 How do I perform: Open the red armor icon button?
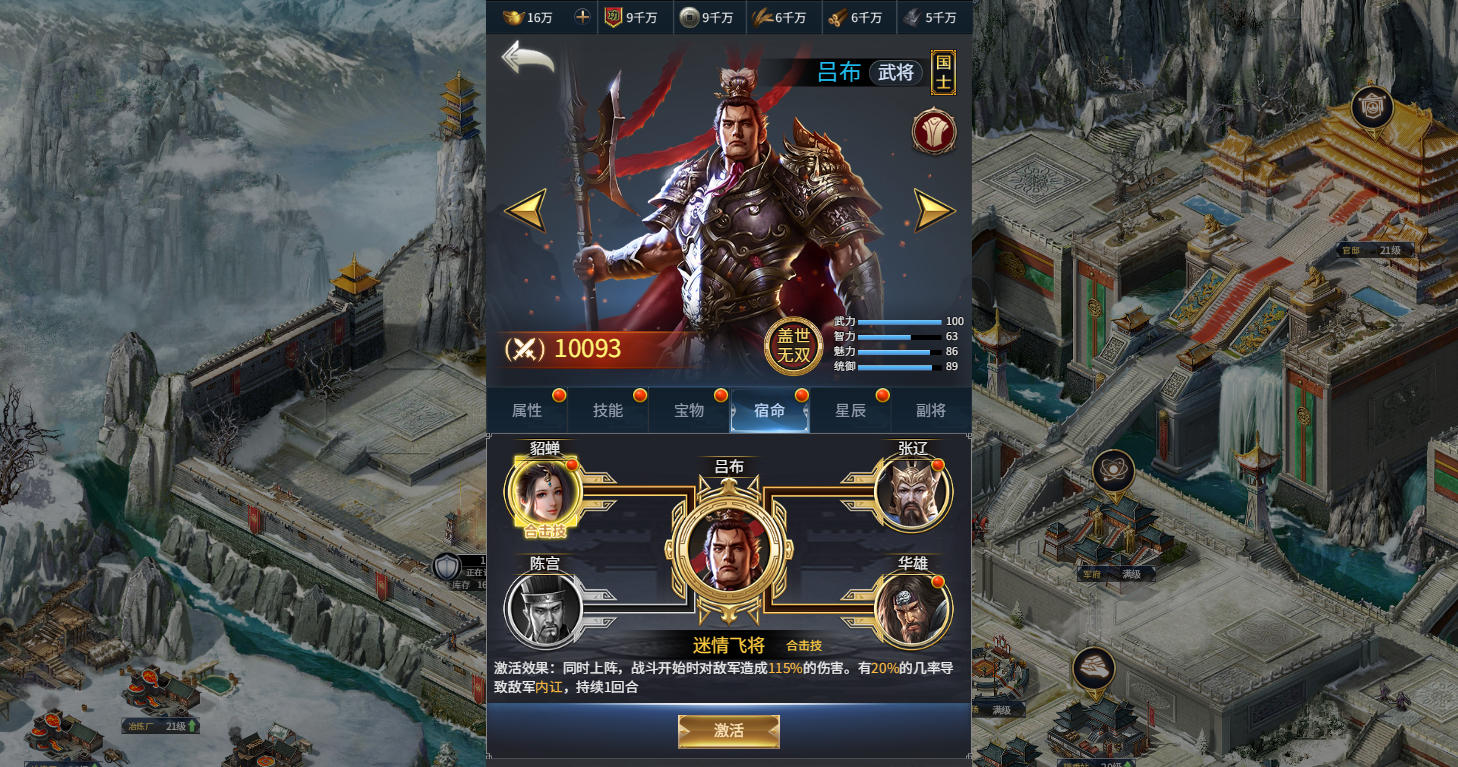tap(934, 132)
